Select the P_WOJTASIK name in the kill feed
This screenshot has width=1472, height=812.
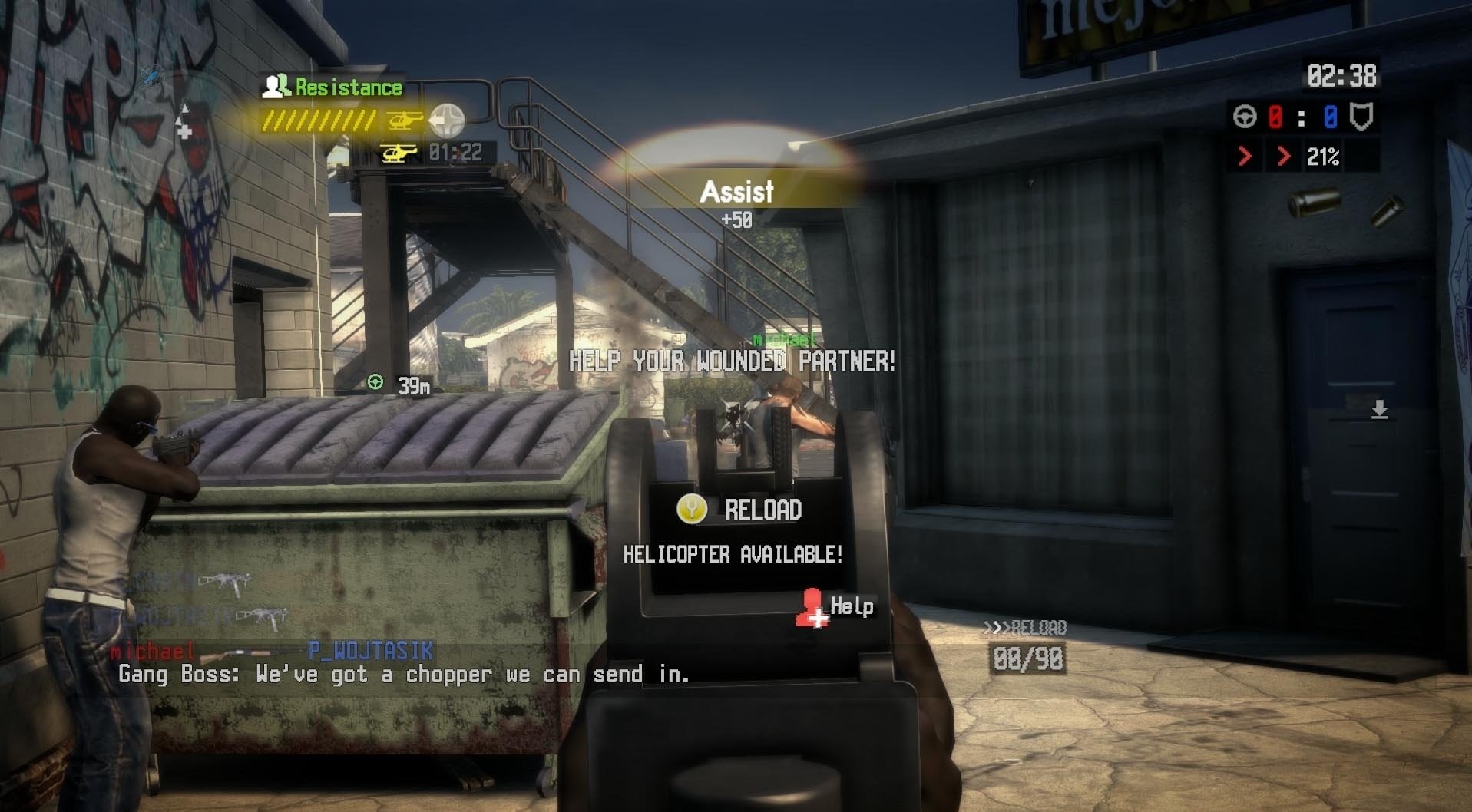pos(371,650)
